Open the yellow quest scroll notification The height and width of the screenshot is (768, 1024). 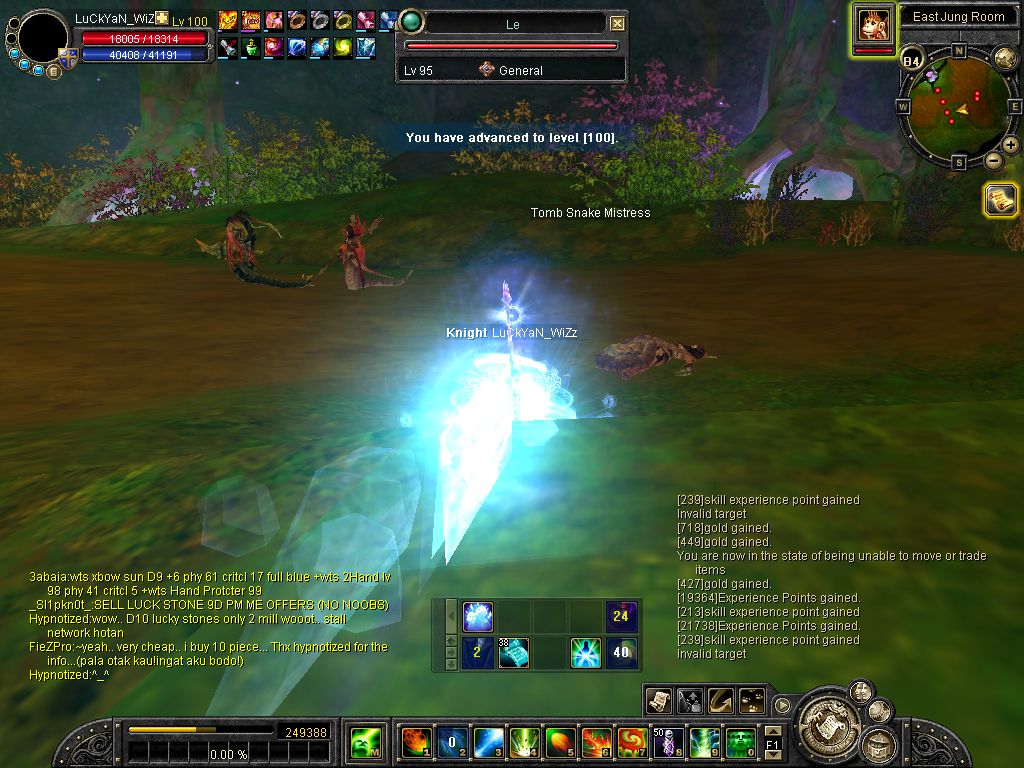[x=1000, y=199]
